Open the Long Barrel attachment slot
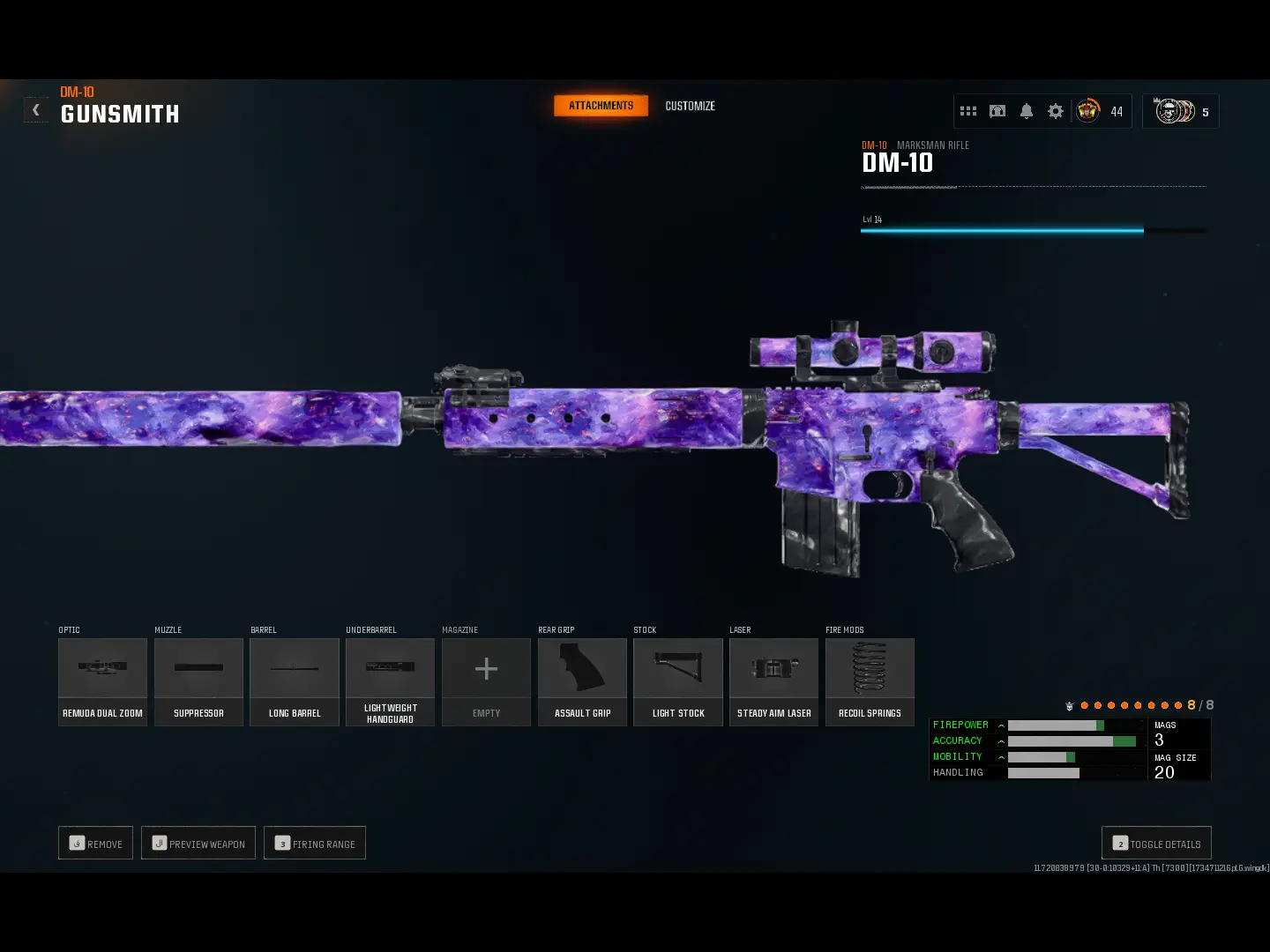The height and width of the screenshot is (952, 1270). point(295,681)
